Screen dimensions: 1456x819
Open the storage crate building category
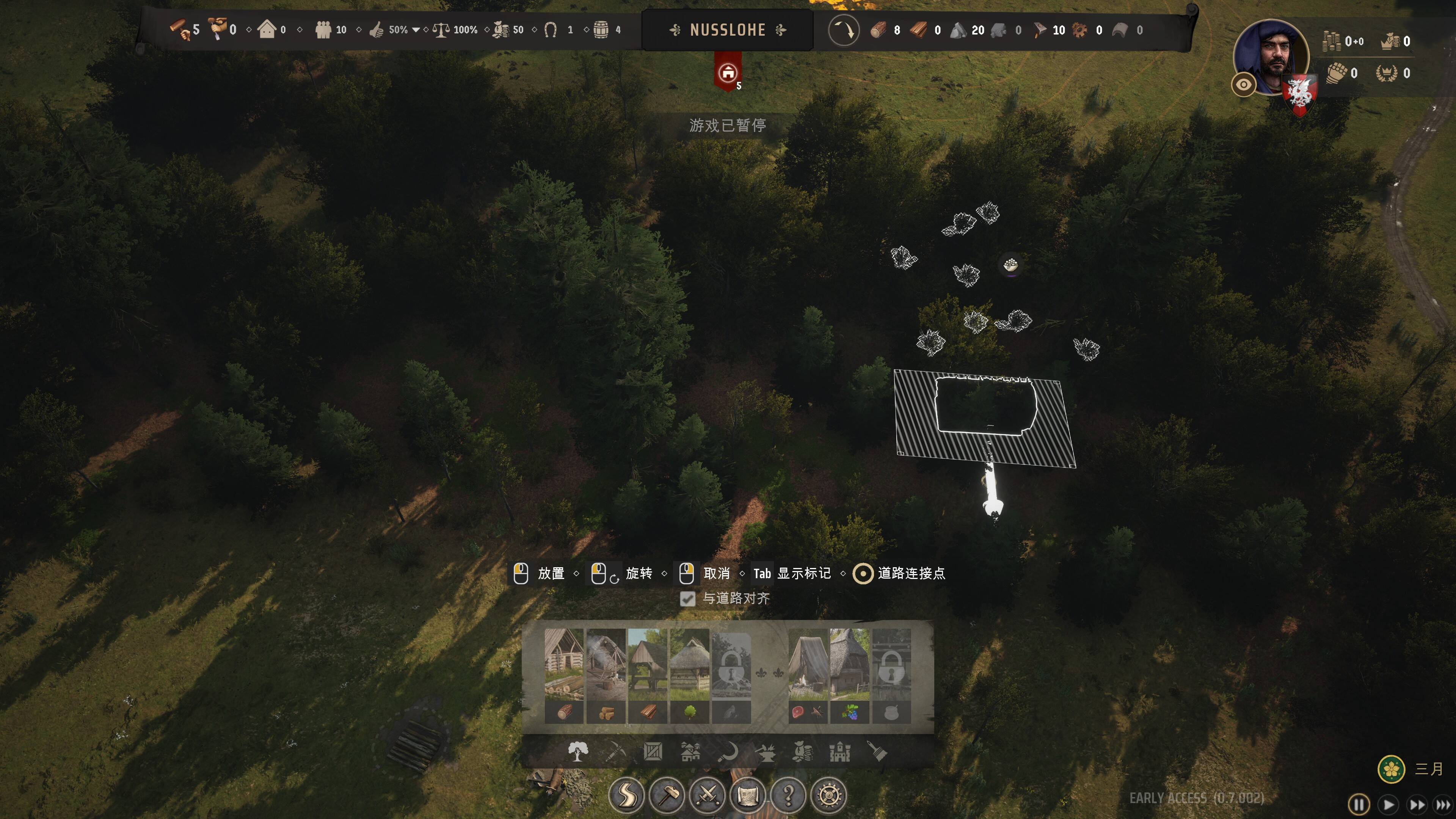click(653, 752)
